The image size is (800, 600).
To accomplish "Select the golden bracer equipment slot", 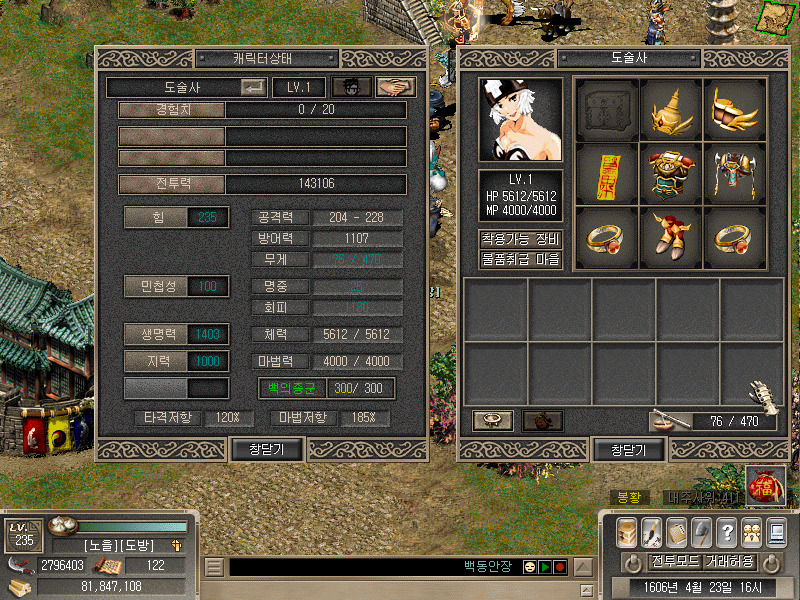I will (735, 108).
